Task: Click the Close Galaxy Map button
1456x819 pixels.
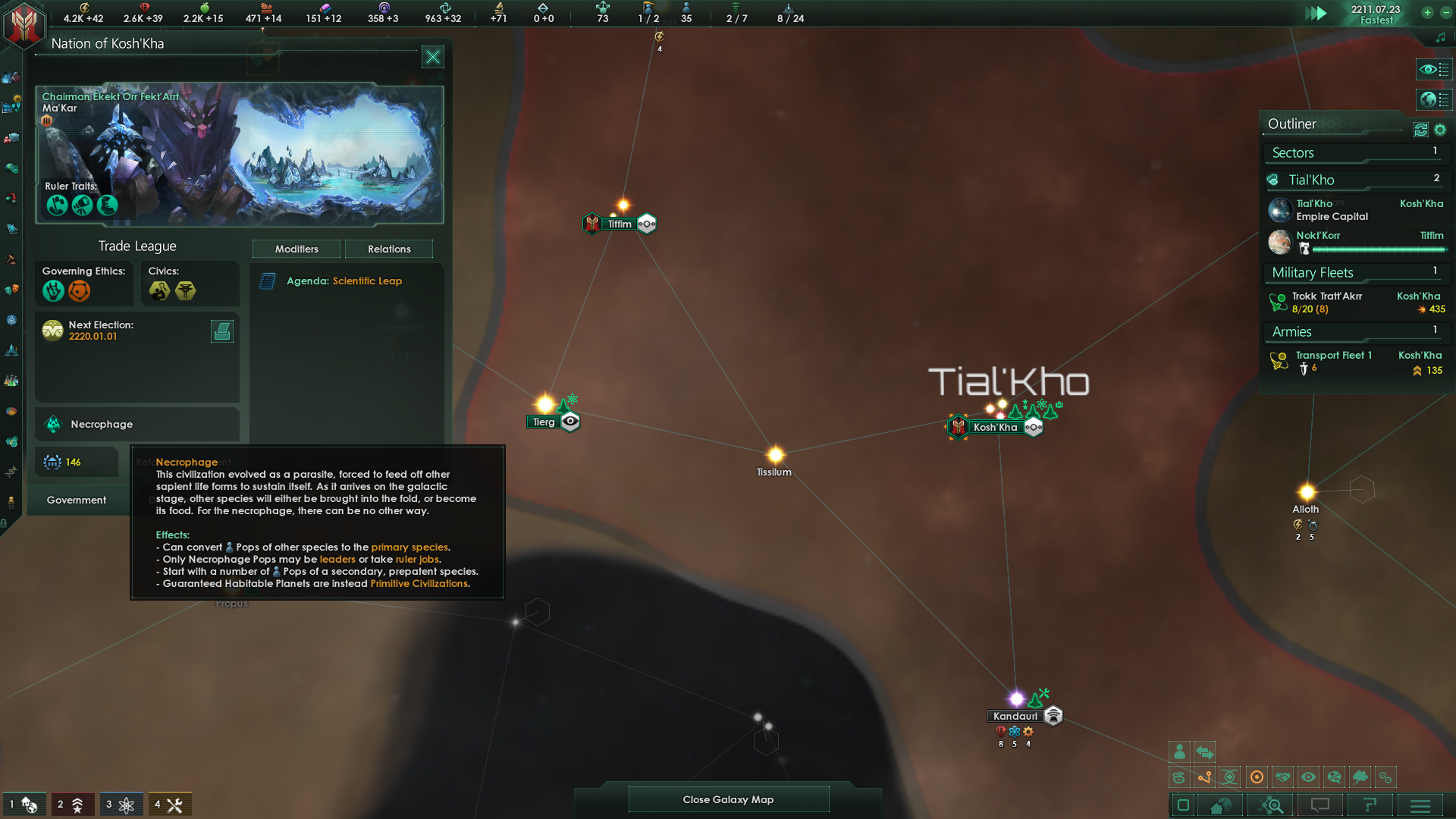Action: [728, 799]
